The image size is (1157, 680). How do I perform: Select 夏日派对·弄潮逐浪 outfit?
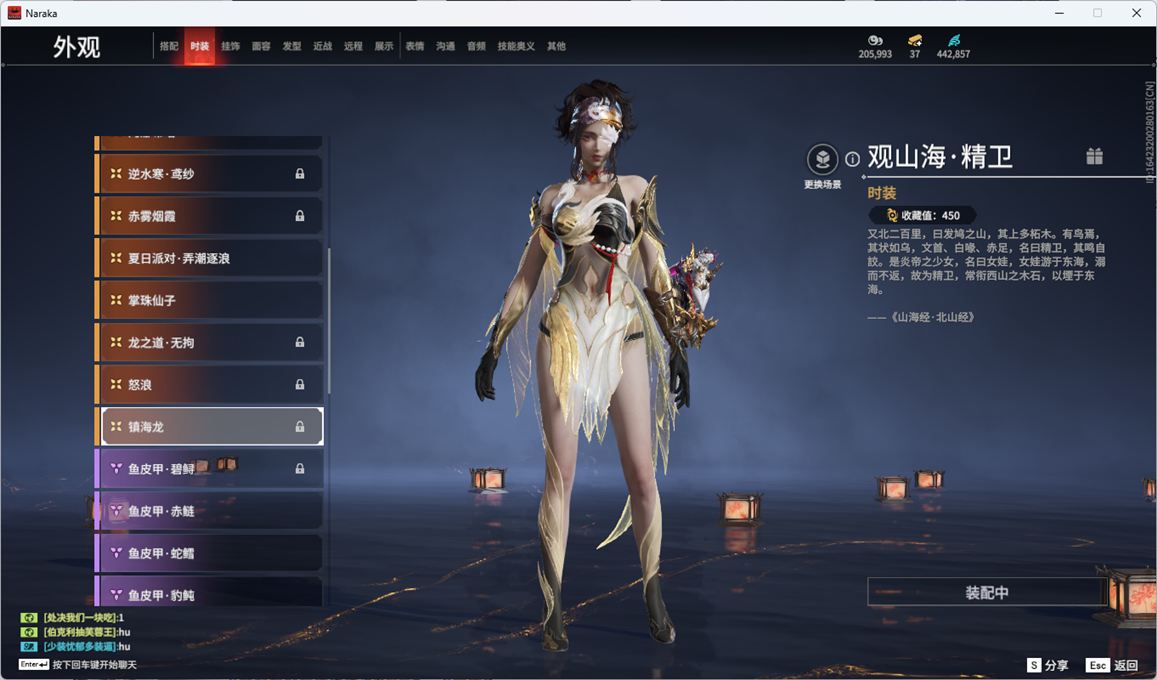210,258
